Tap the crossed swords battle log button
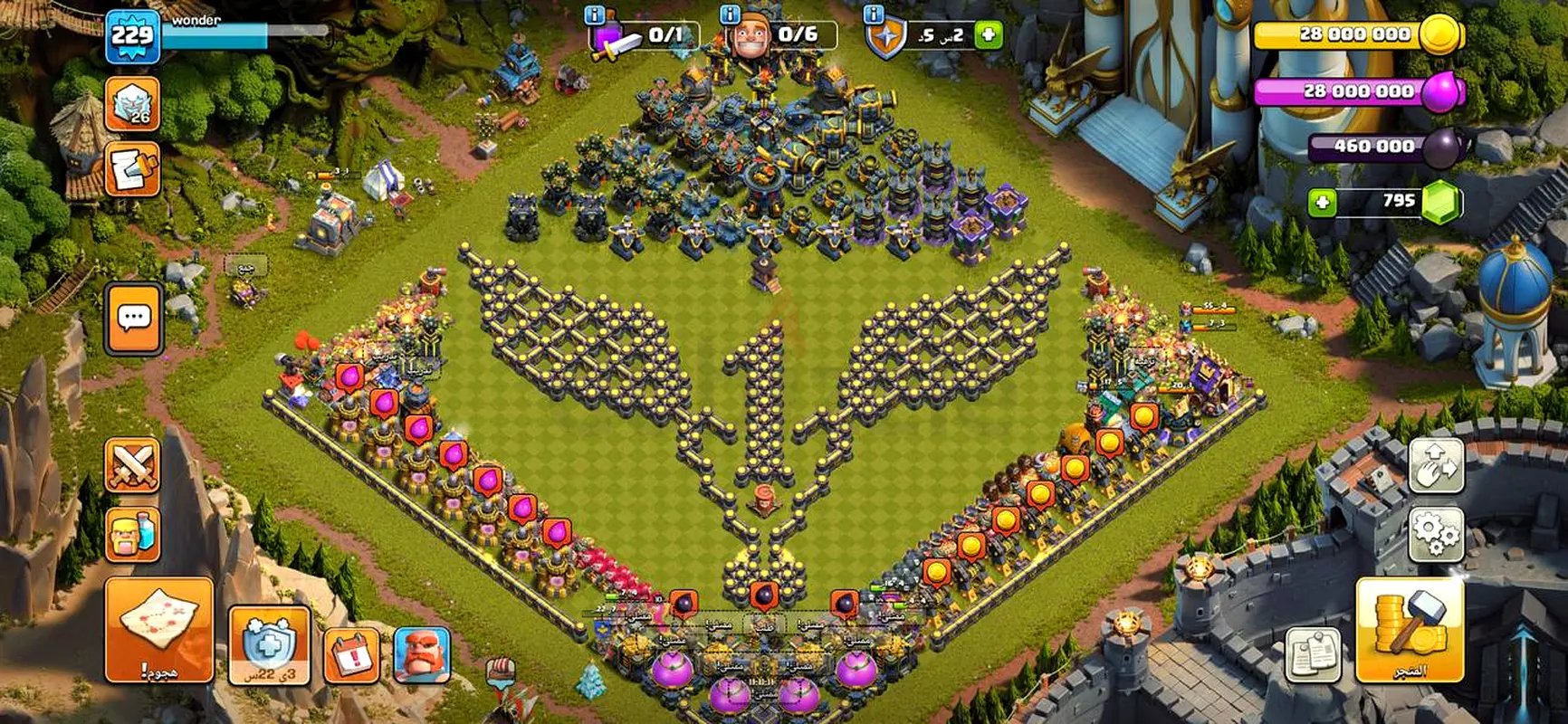This screenshot has height=724, width=1568. (x=133, y=465)
